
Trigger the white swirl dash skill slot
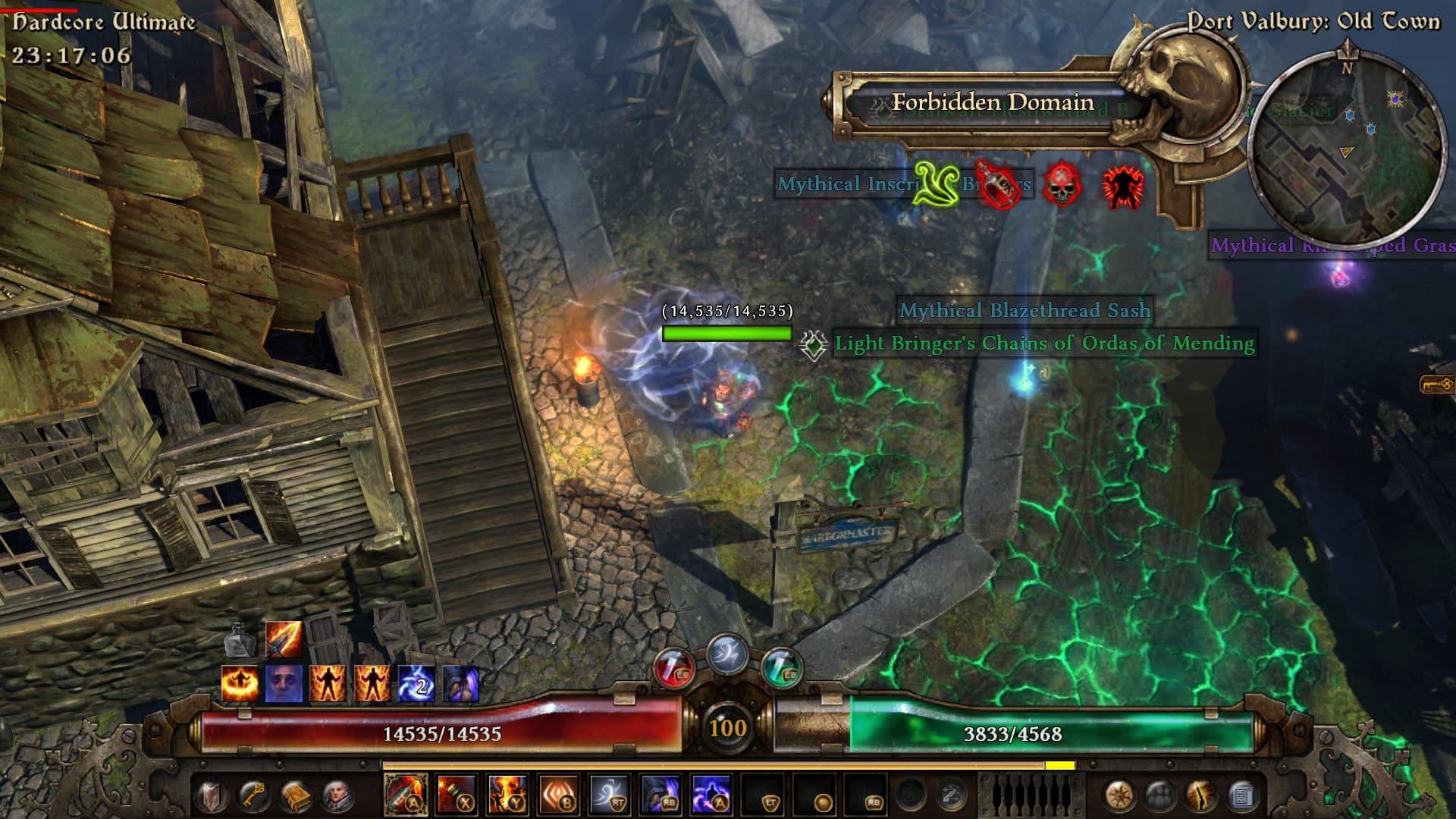click(x=610, y=795)
